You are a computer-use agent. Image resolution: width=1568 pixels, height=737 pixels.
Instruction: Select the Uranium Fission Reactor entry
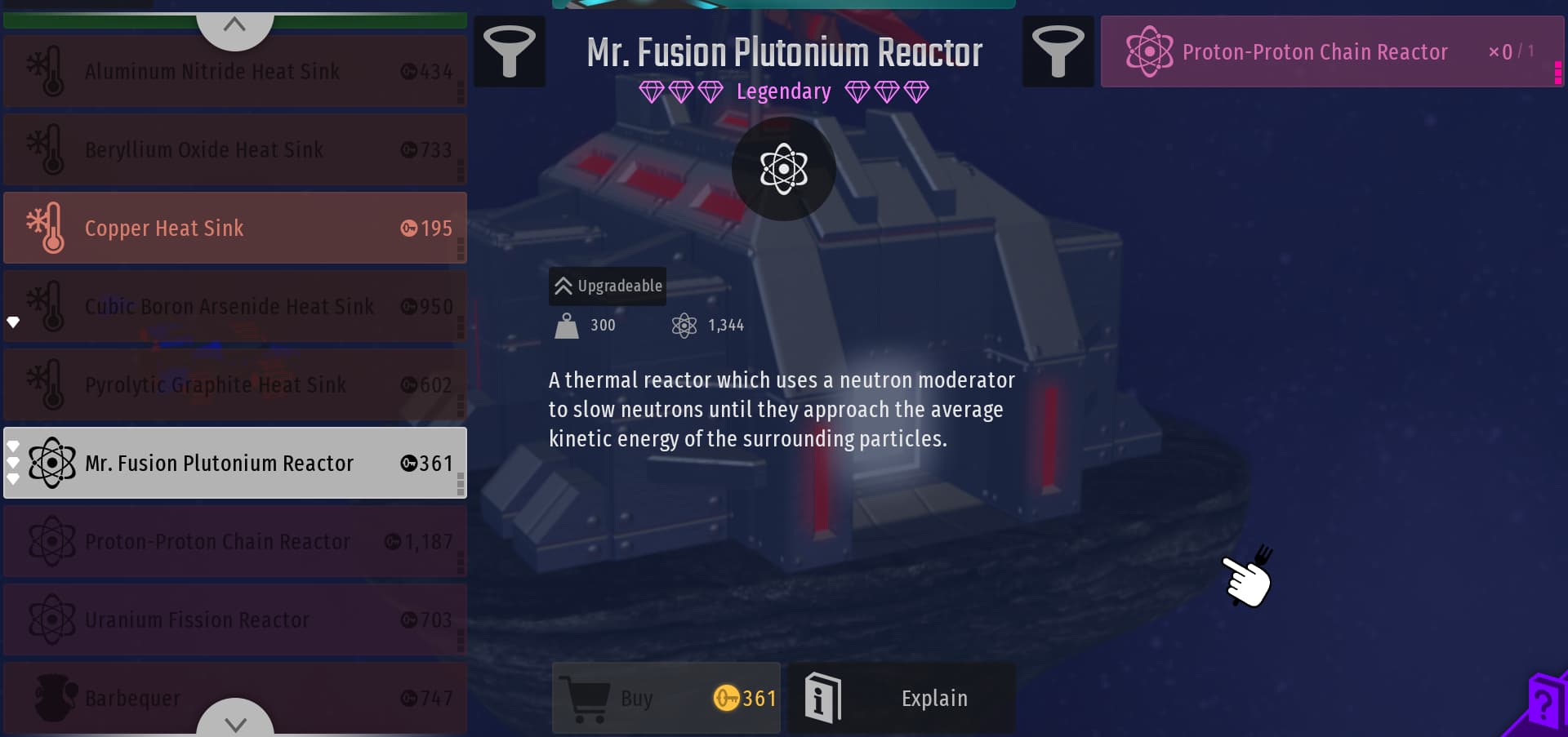coord(235,620)
